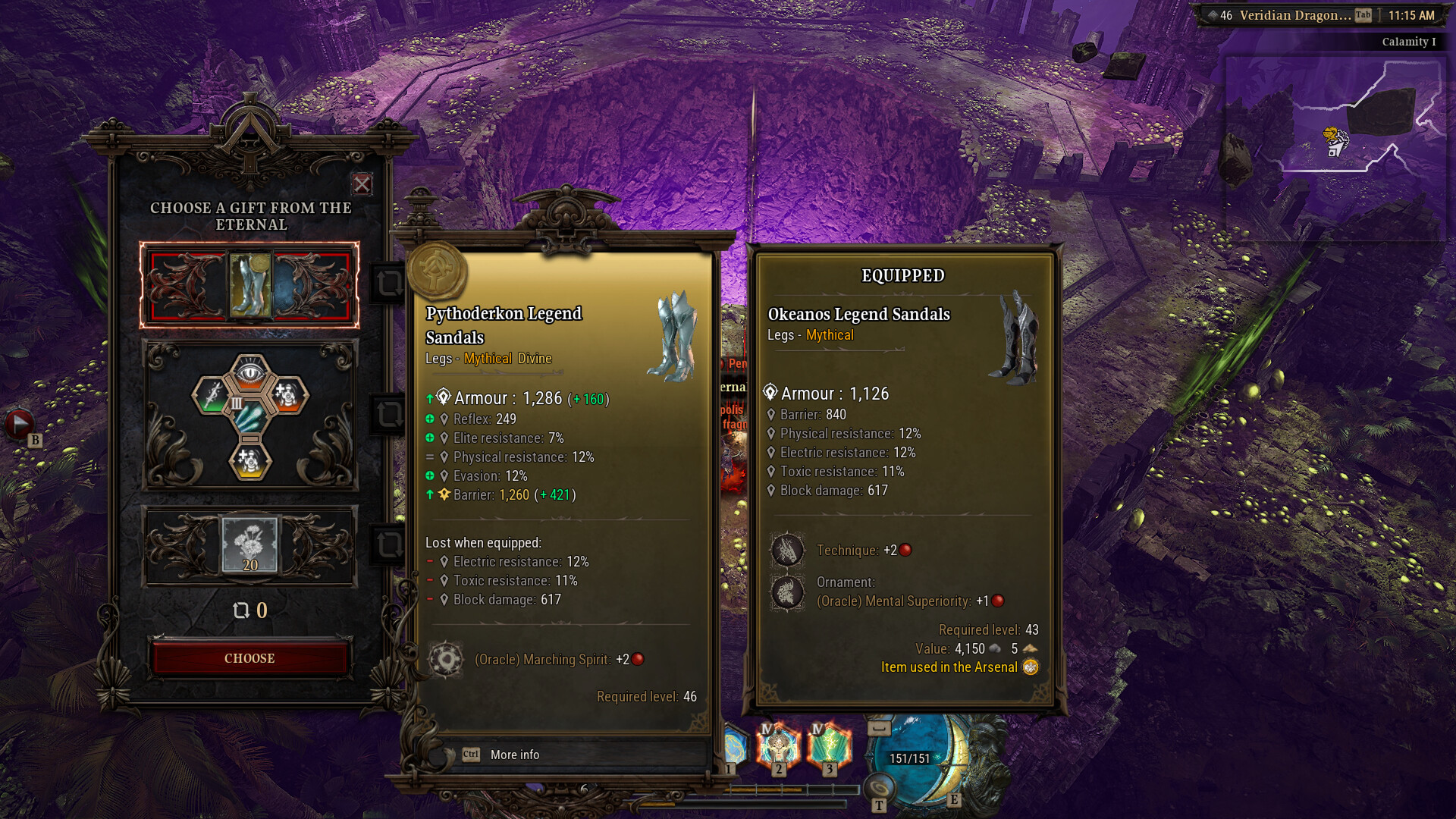Select the Technique gem icon on Okeanos Sandals
This screenshot has height=819, width=1456.
click(x=786, y=550)
